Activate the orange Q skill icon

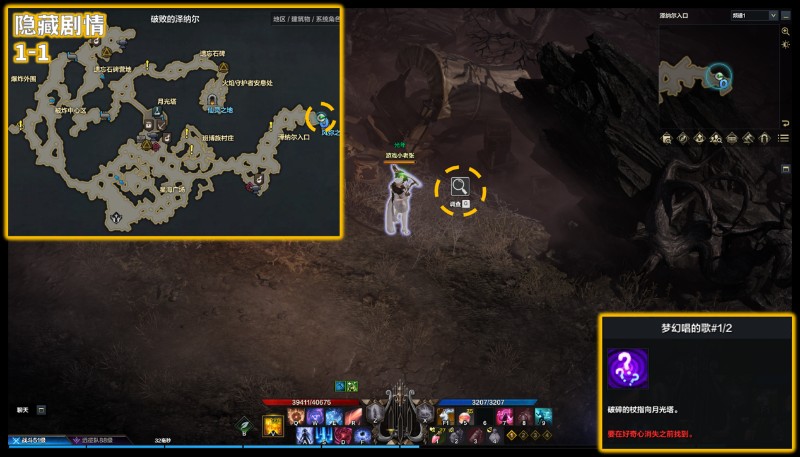(x=296, y=416)
